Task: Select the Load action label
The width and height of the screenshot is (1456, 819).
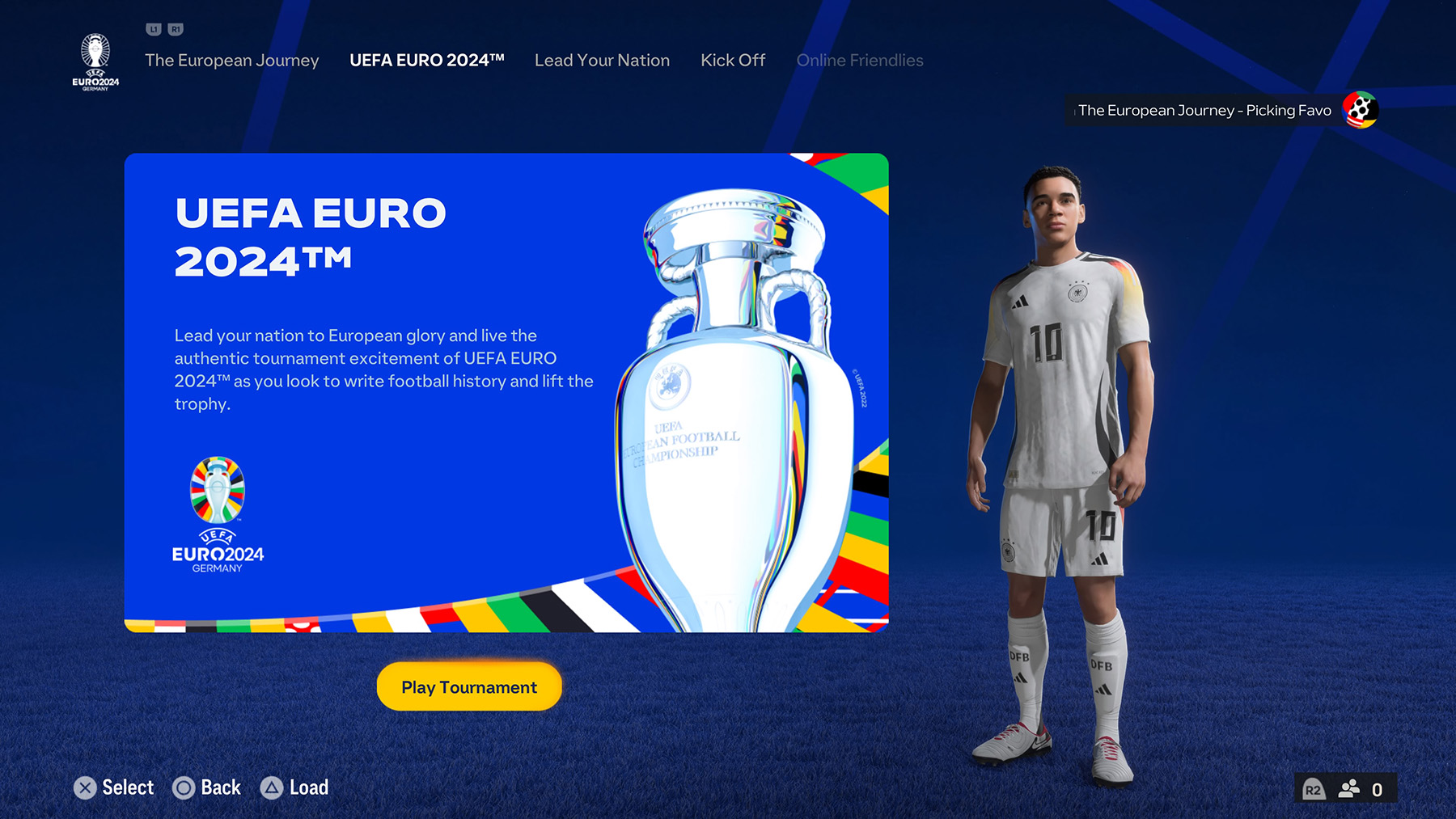Action: [x=307, y=787]
